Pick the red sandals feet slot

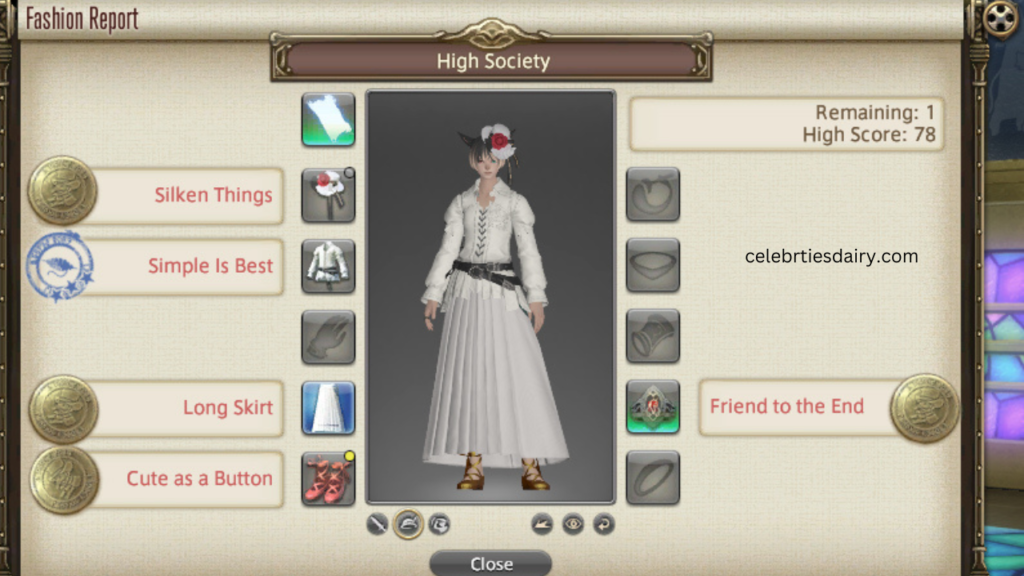click(x=328, y=478)
